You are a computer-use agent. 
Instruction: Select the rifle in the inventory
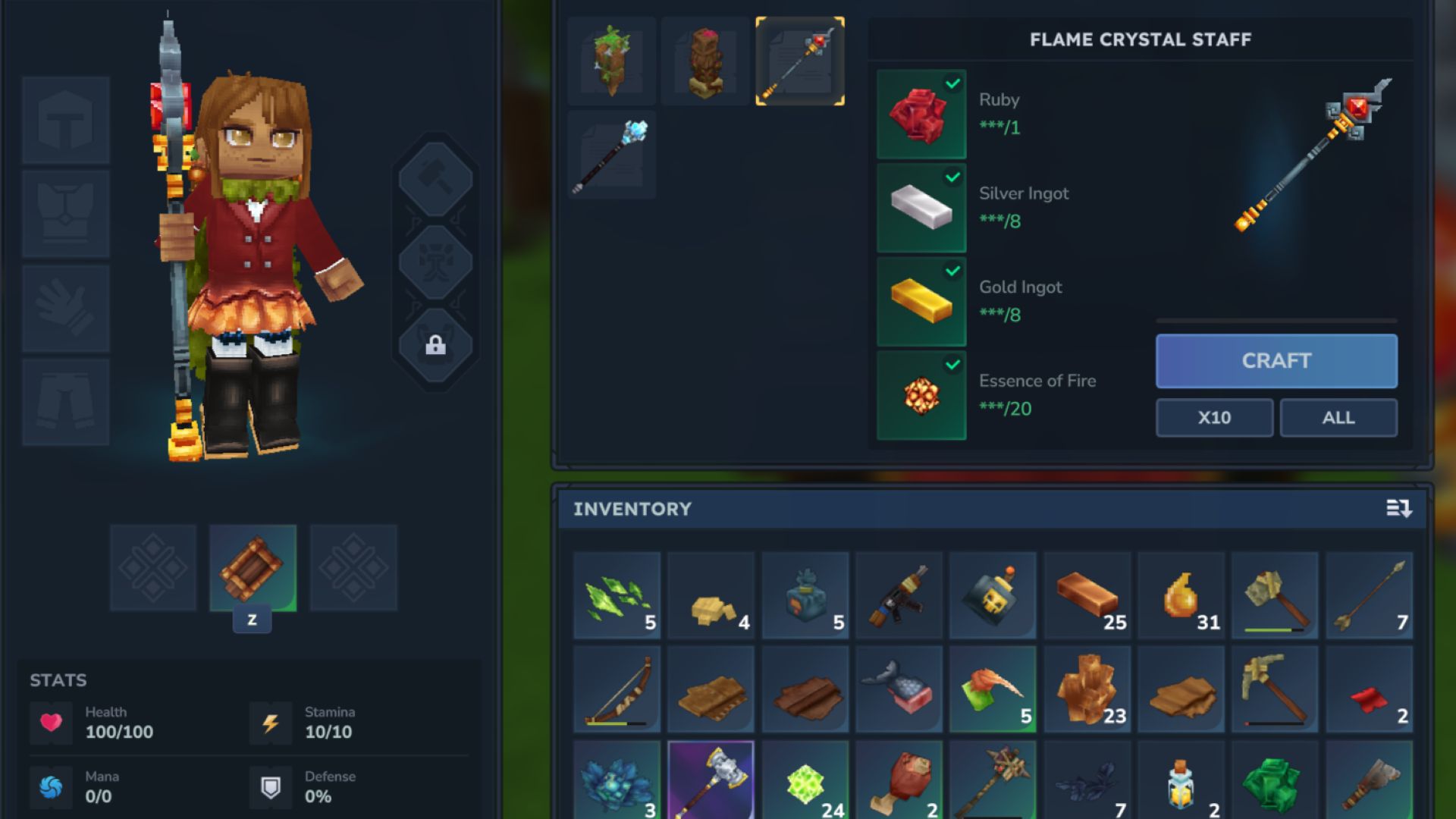coord(899,595)
